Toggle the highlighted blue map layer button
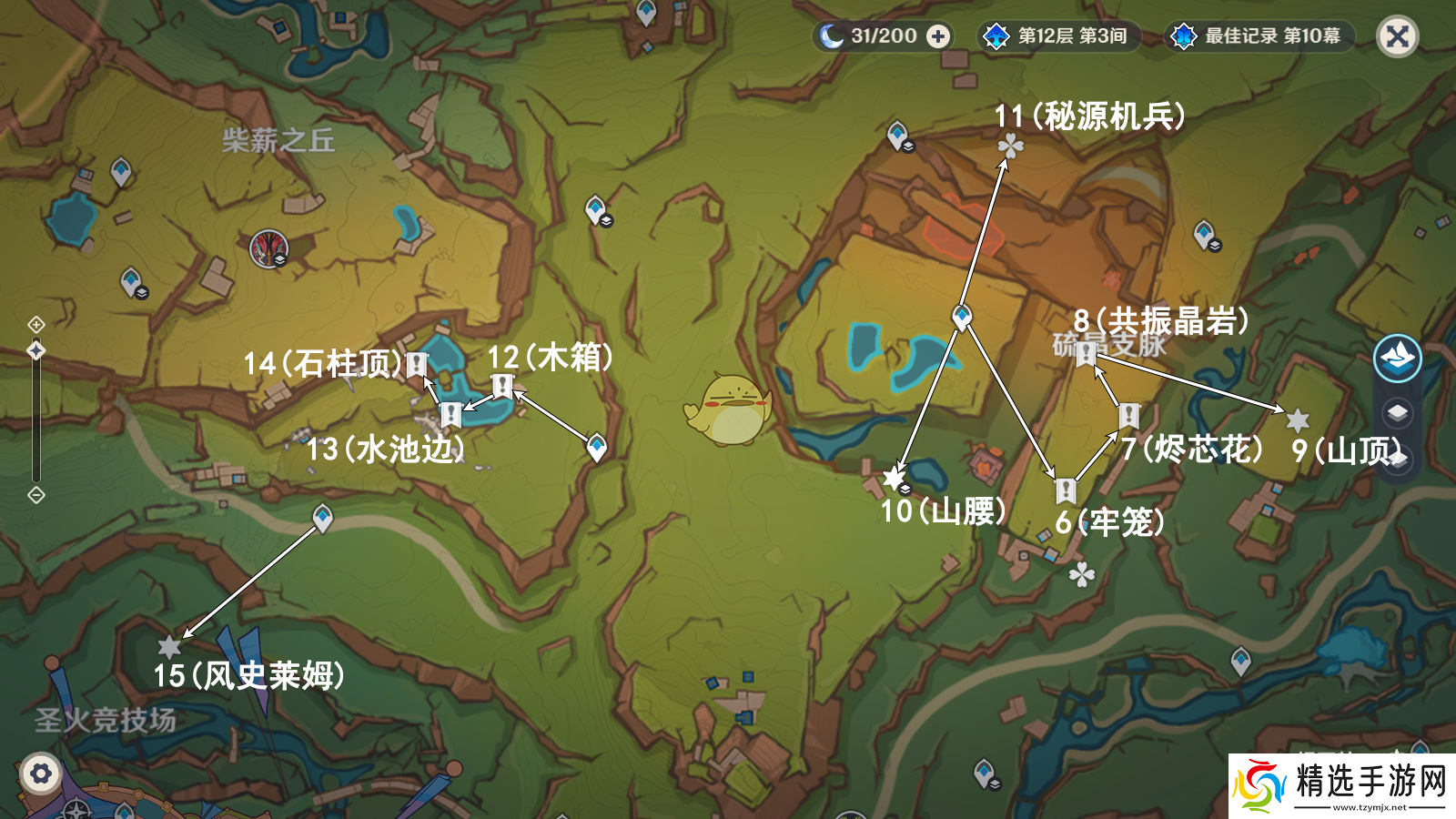This screenshot has width=1456, height=819. click(x=1397, y=358)
